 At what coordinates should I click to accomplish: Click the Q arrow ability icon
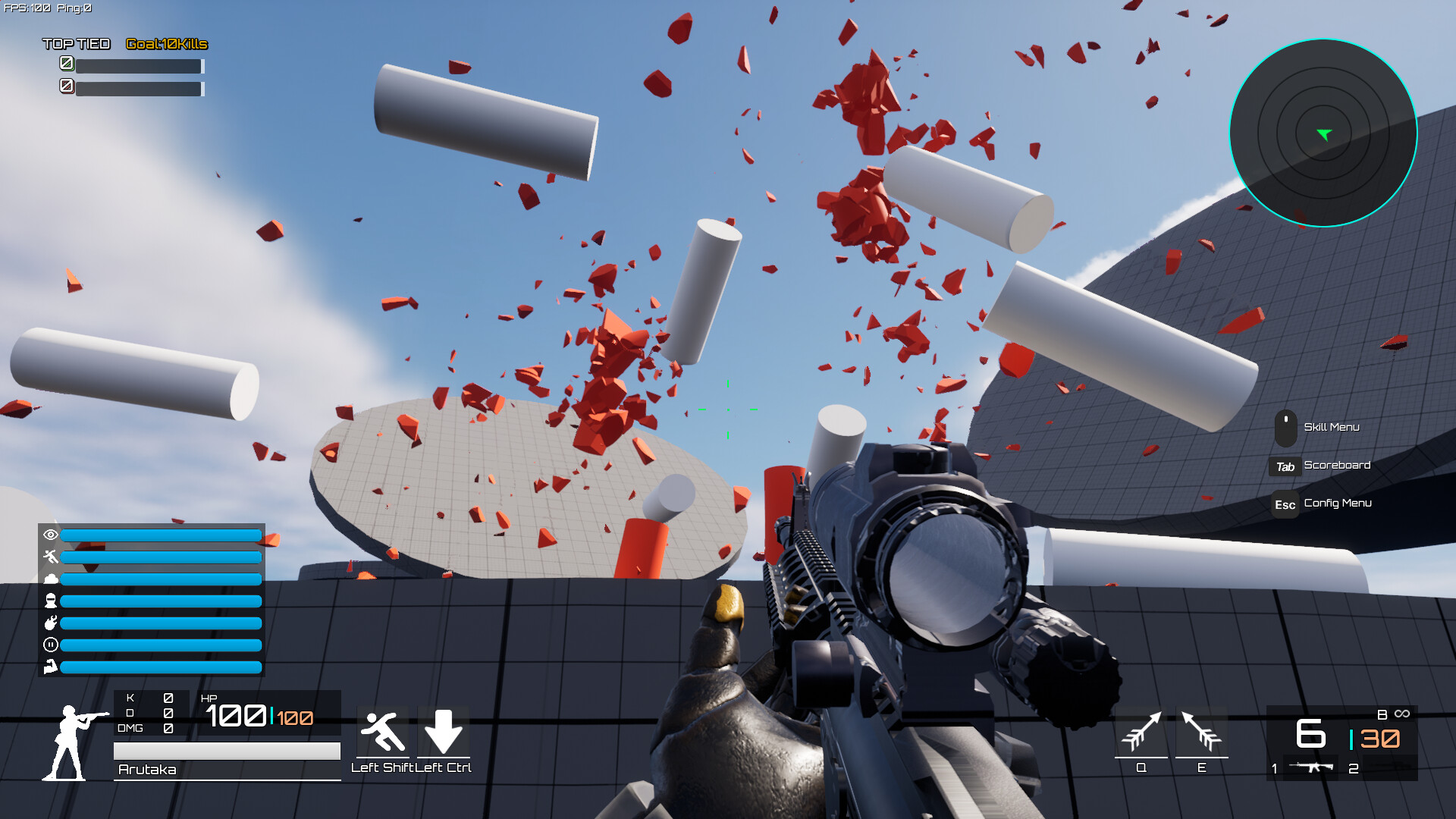tap(1141, 732)
